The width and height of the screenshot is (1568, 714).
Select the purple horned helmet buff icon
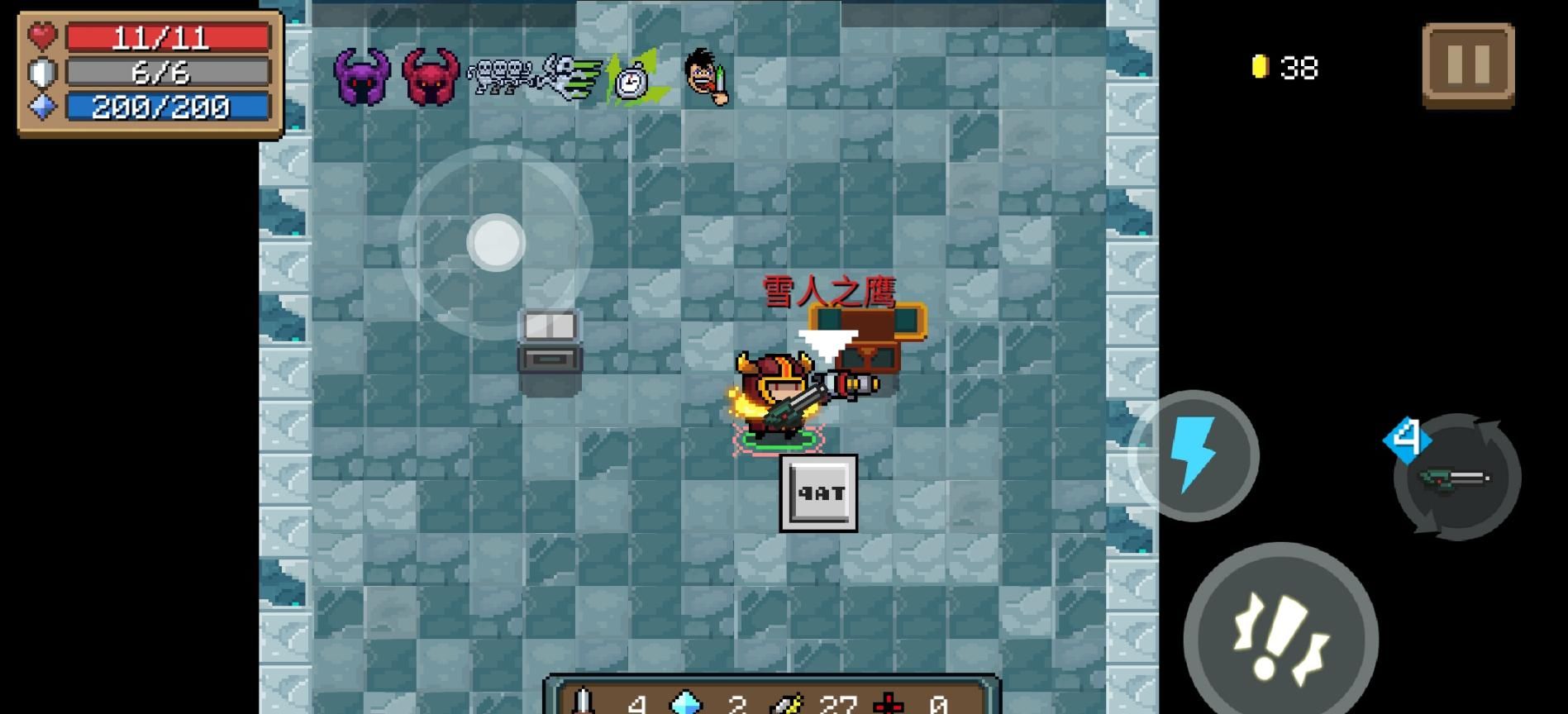point(361,77)
